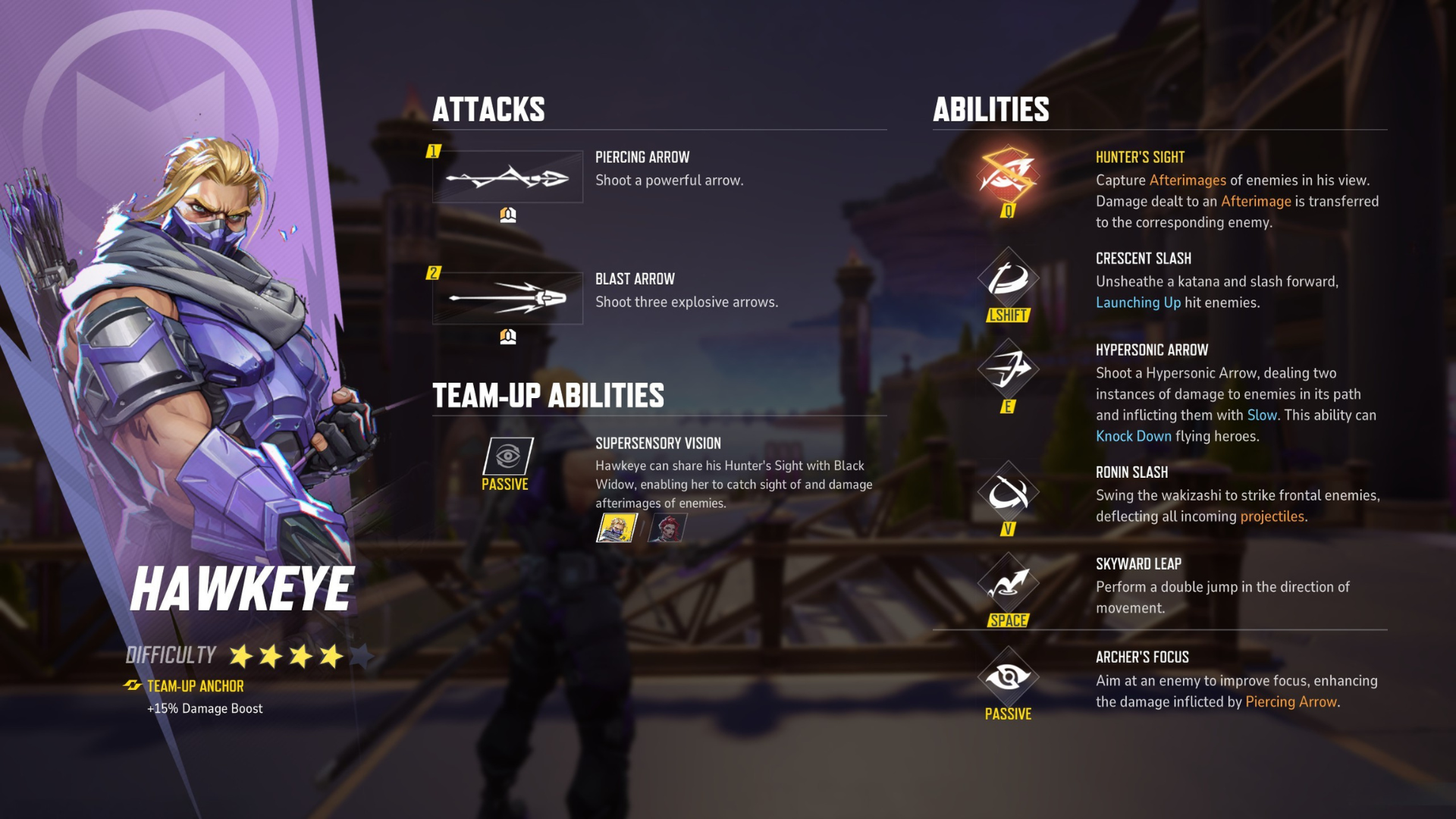The height and width of the screenshot is (819, 1456).
Task: Click the TEAM-UP ABILITIES heading
Action: tap(548, 395)
